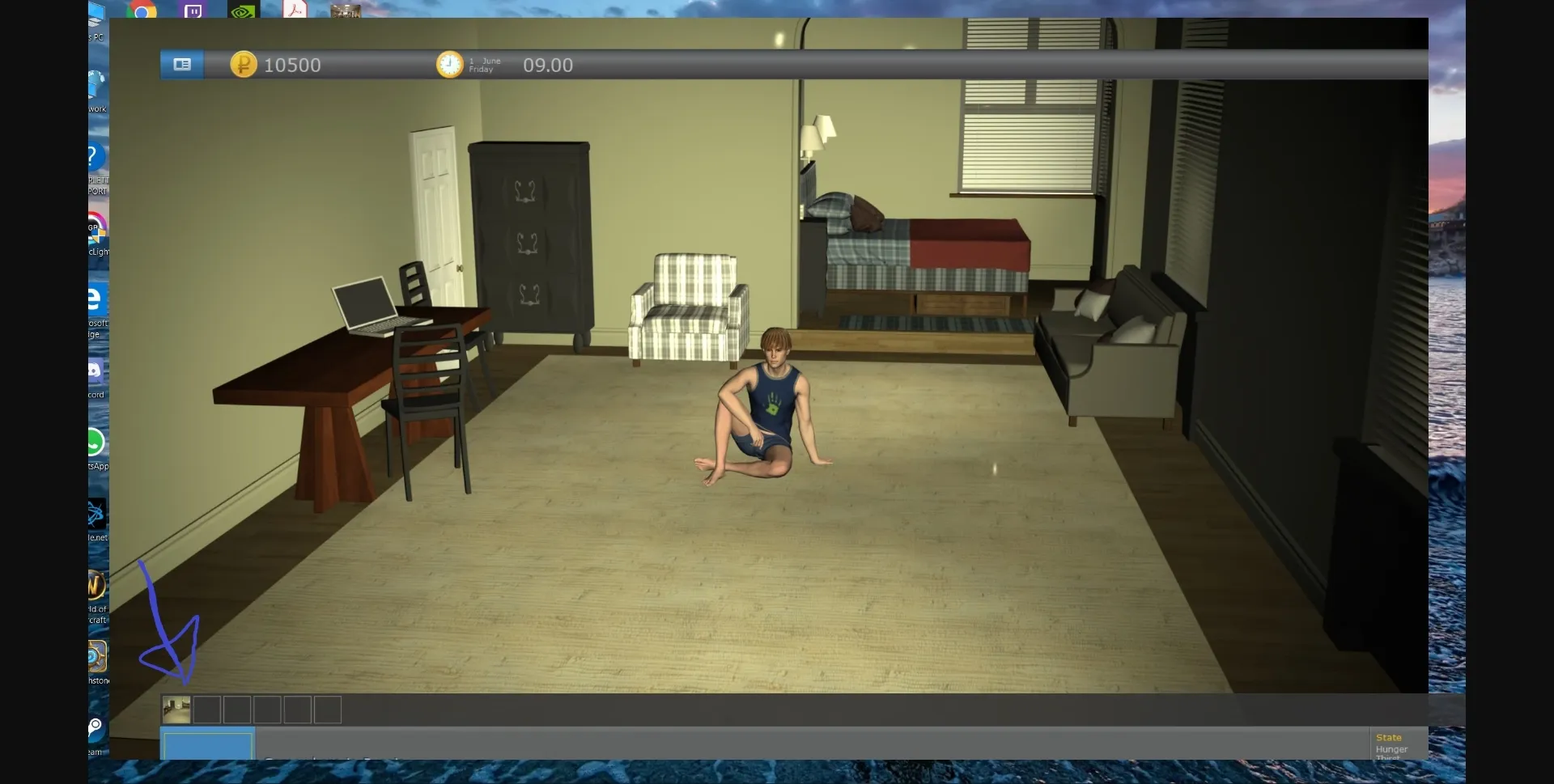Select the first room location thumbnail
Image resolution: width=1554 pixels, height=784 pixels.
coord(176,710)
